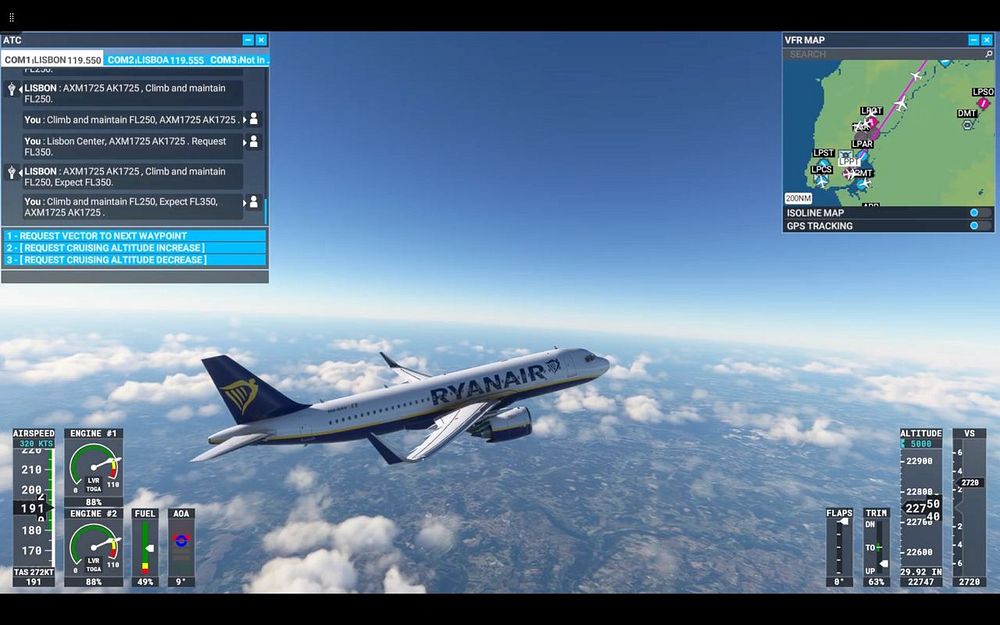Select Request Vector to Next Waypoint option
The image size is (1000, 625).
[134, 236]
